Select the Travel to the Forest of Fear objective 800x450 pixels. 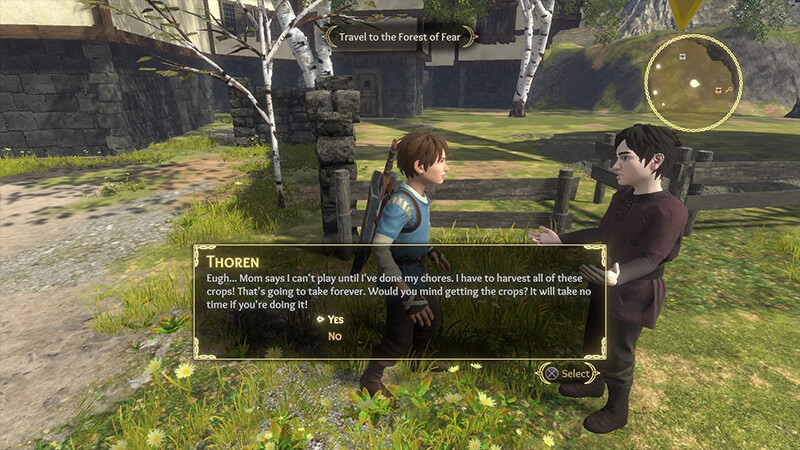pos(400,34)
